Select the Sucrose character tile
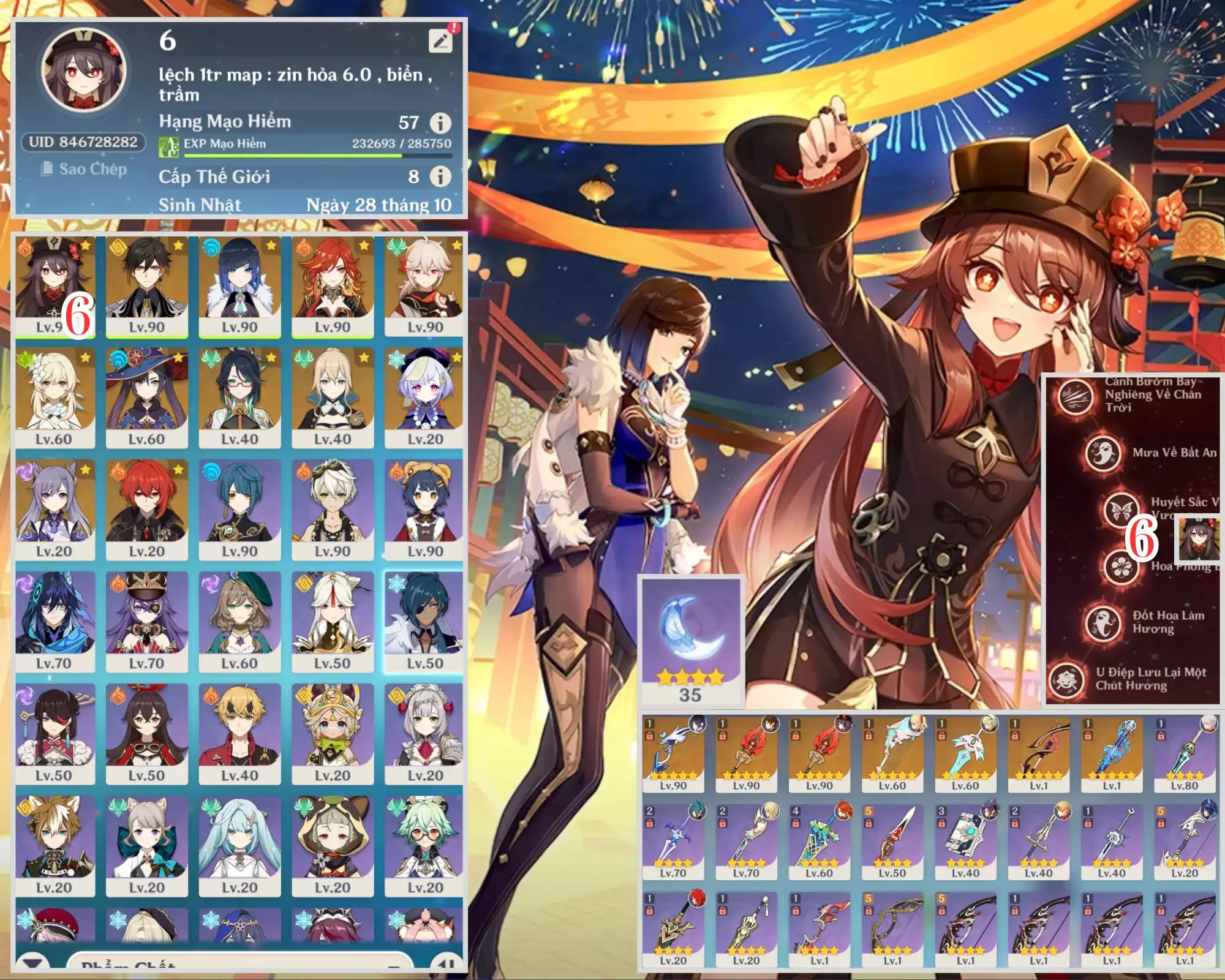Screen dimensions: 1225x980 (x=425, y=846)
